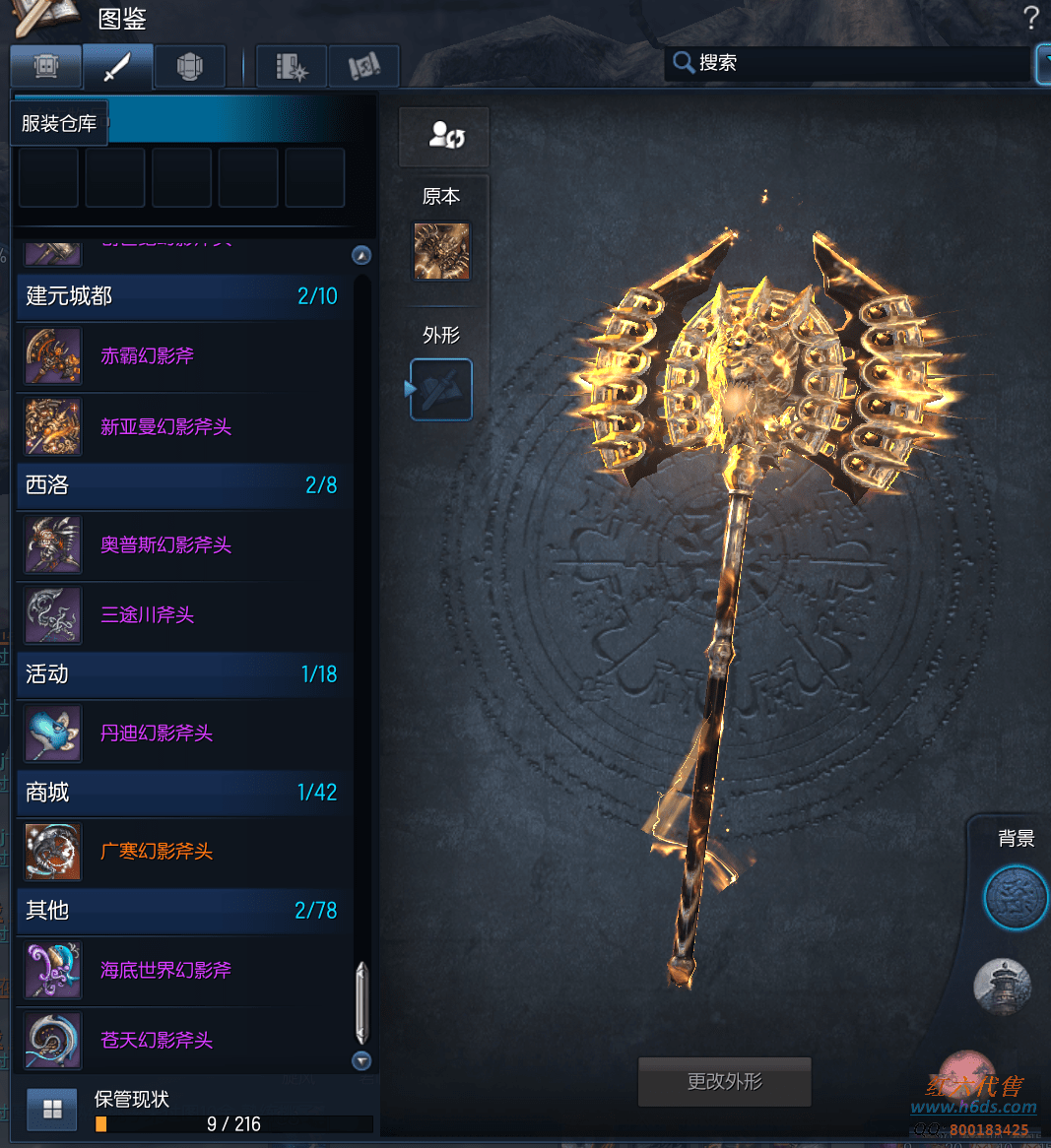Toggle the 活动 category section

(x=182, y=674)
